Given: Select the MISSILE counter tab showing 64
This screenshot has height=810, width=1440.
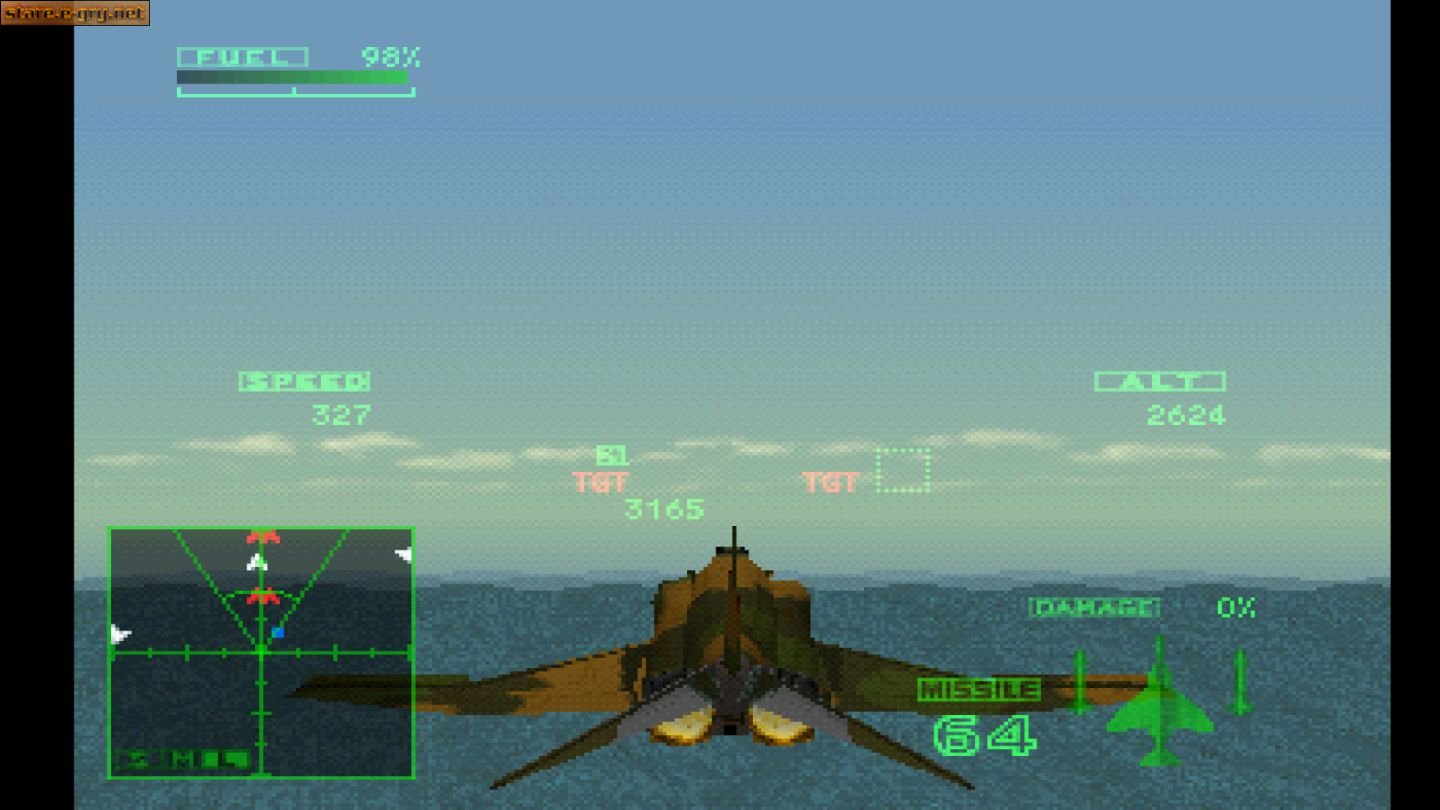Looking at the screenshot, I should click(x=979, y=688).
